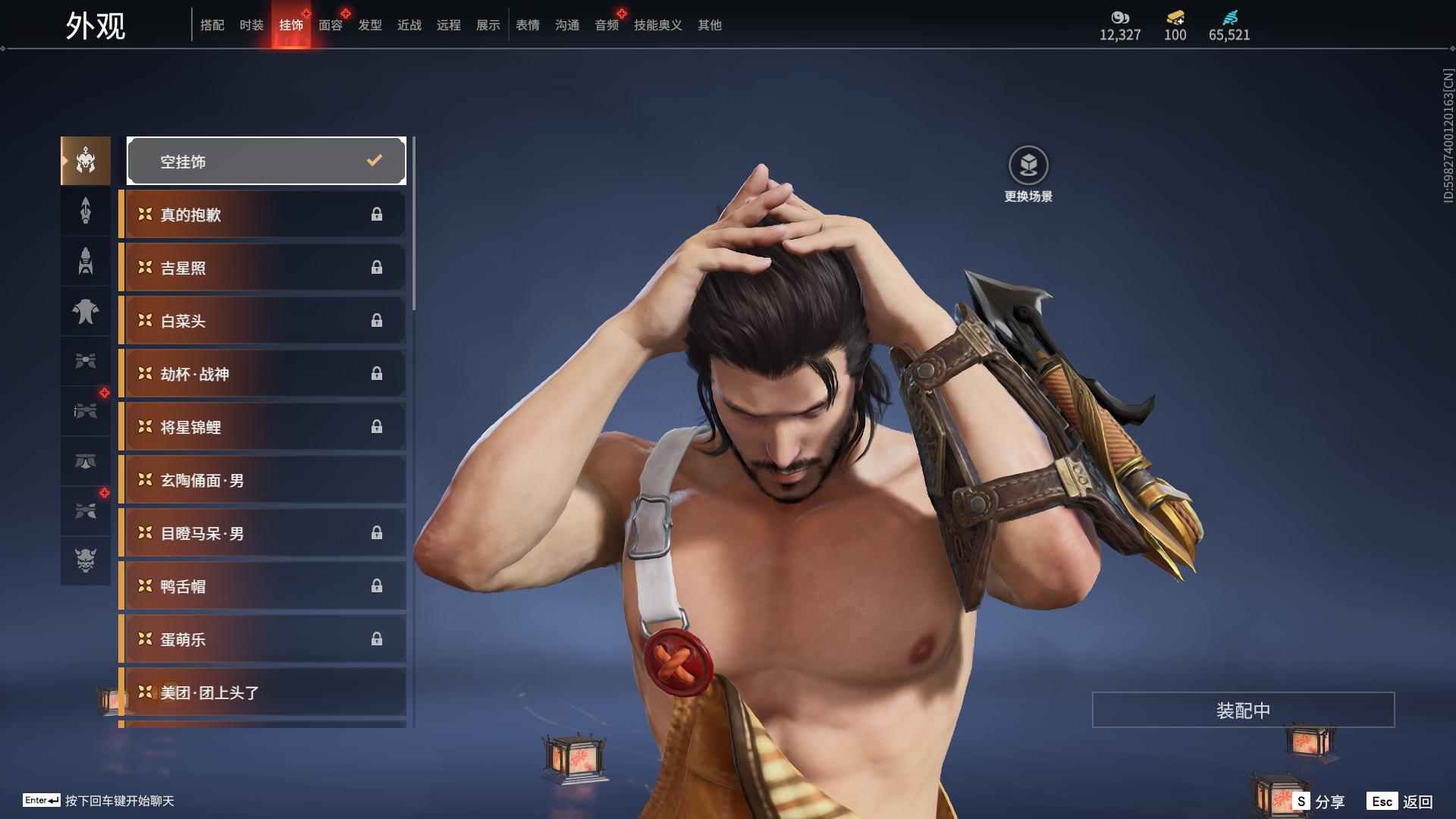
Task: Open the 近战 weapon tab
Action: (x=409, y=25)
